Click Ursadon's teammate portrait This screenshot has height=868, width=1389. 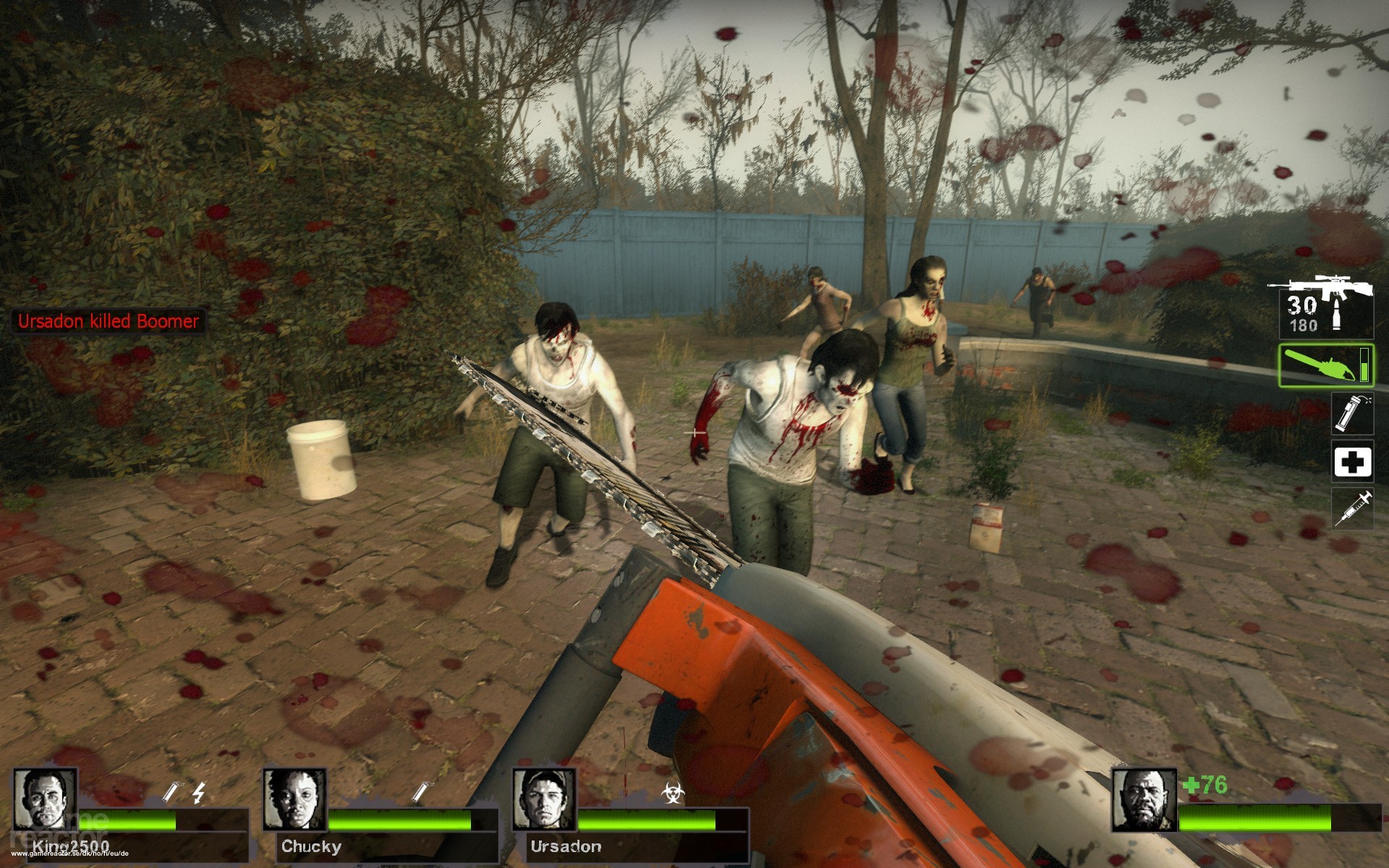[544, 799]
